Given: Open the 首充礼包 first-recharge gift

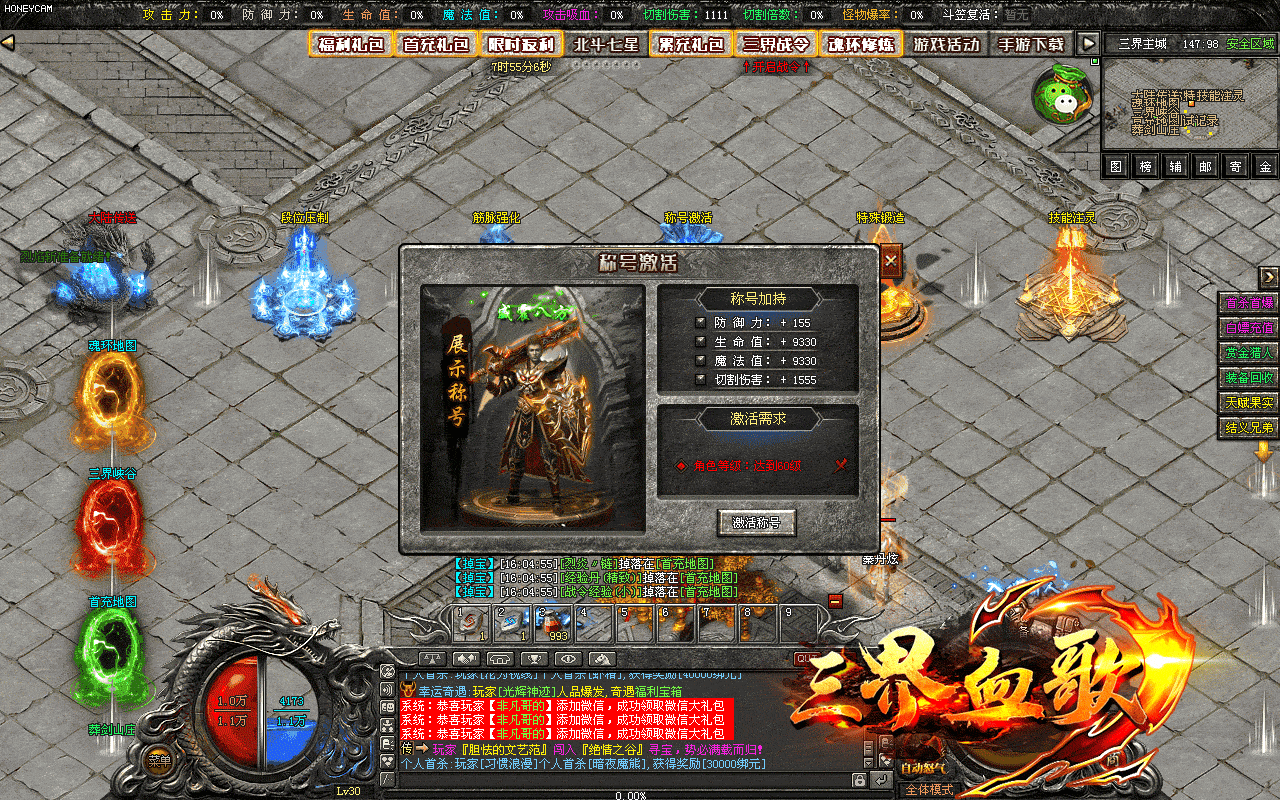Looking at the screenshot, I should (x=436, y=44).
